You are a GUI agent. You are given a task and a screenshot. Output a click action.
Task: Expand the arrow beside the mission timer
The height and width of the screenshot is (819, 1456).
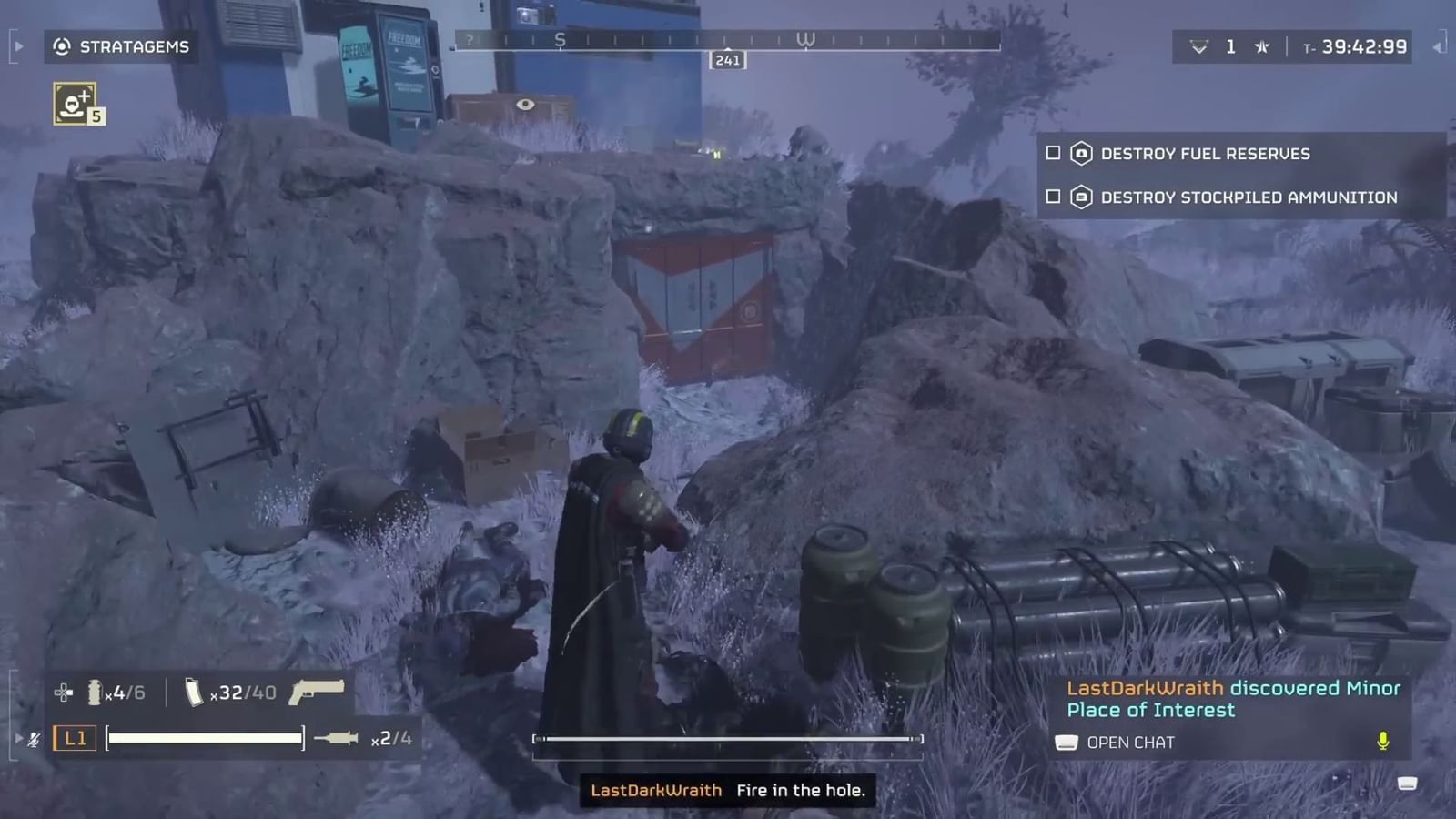point(1439,46)
